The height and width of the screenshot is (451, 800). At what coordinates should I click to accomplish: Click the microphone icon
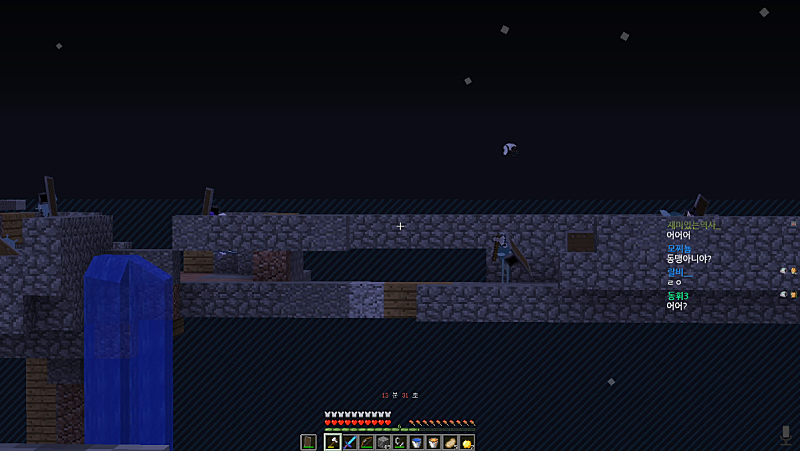[786, 434]
